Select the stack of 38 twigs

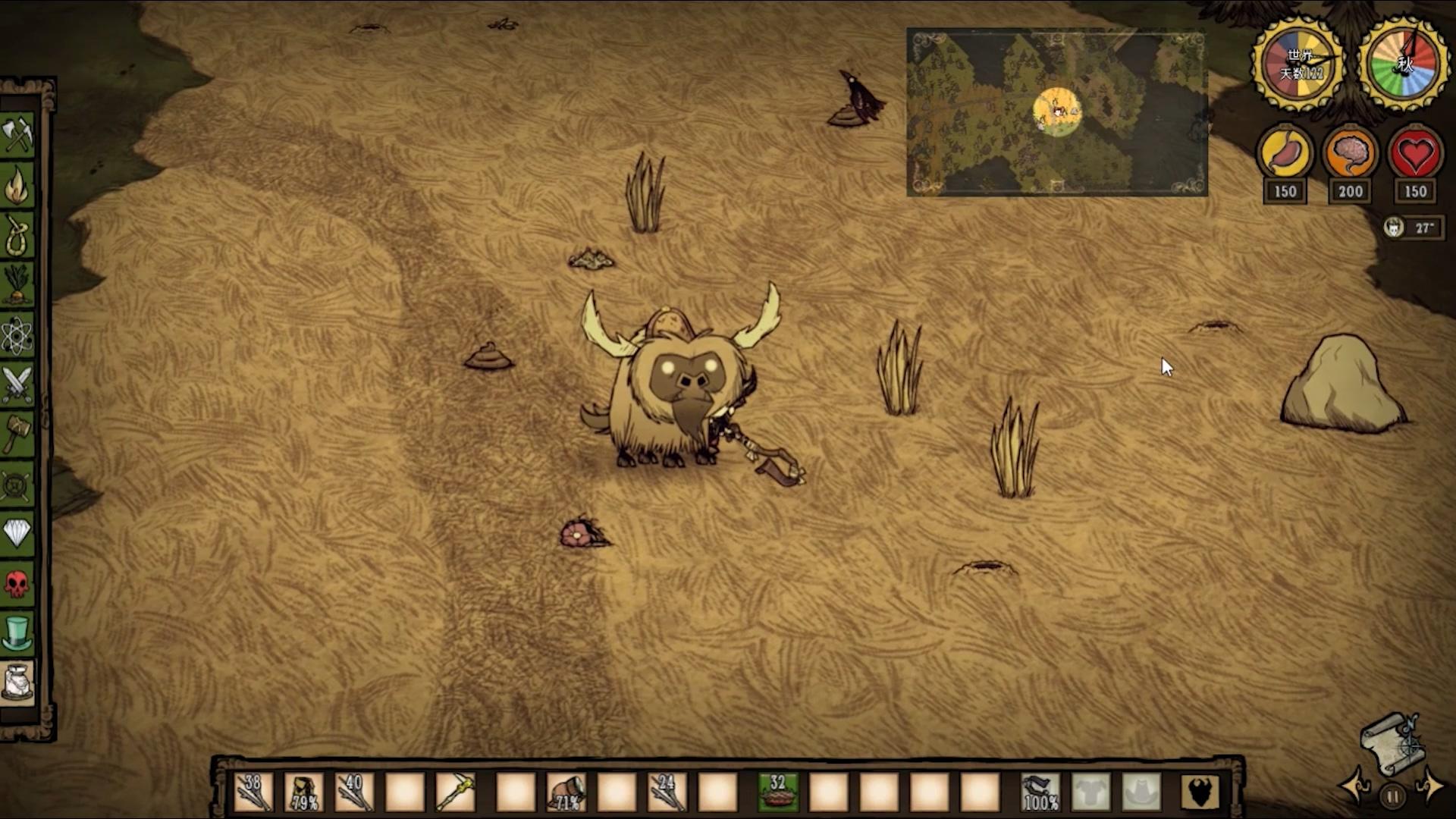[254, 792]
